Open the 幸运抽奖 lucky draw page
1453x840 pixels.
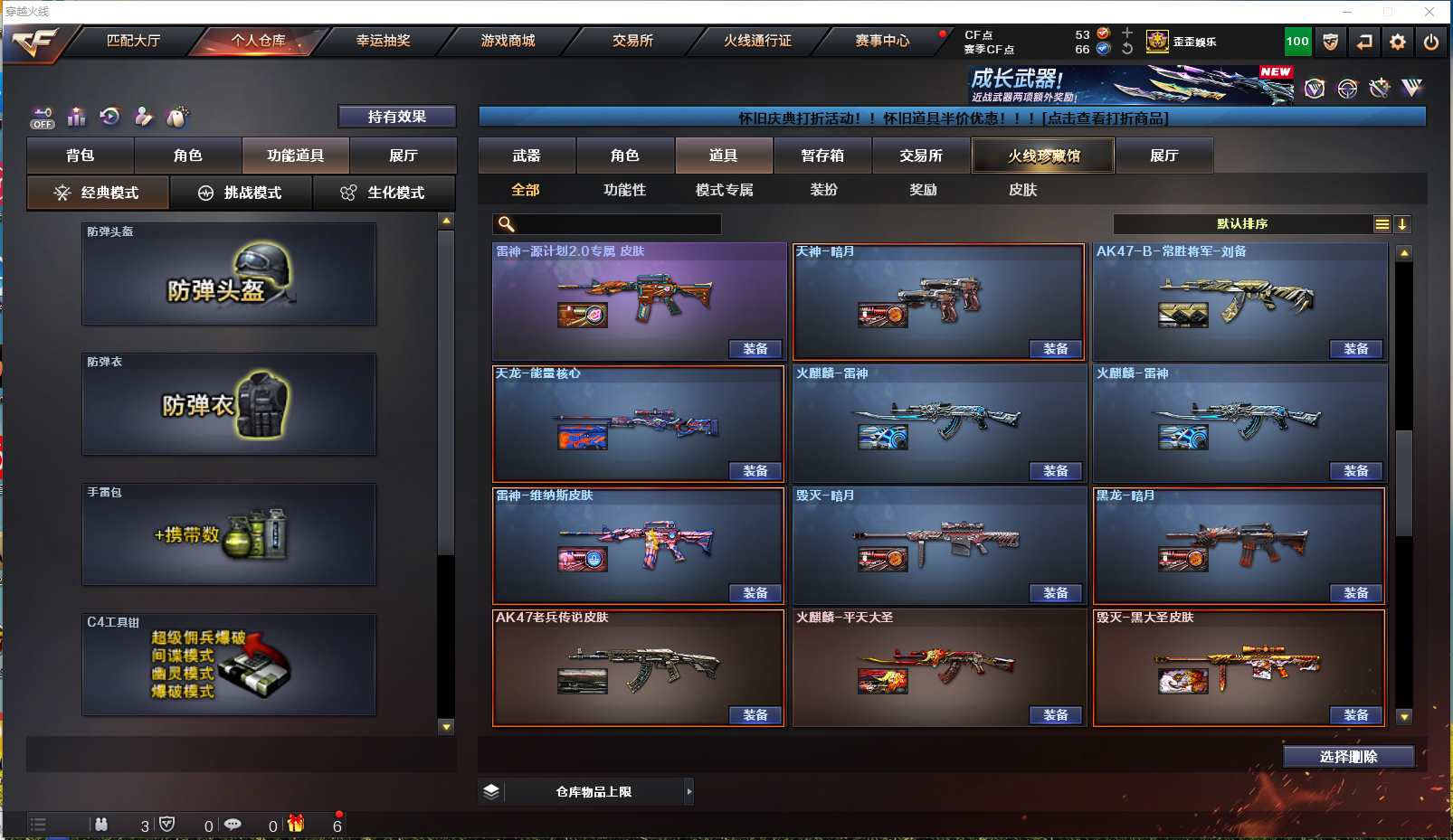tap(383, 41)
